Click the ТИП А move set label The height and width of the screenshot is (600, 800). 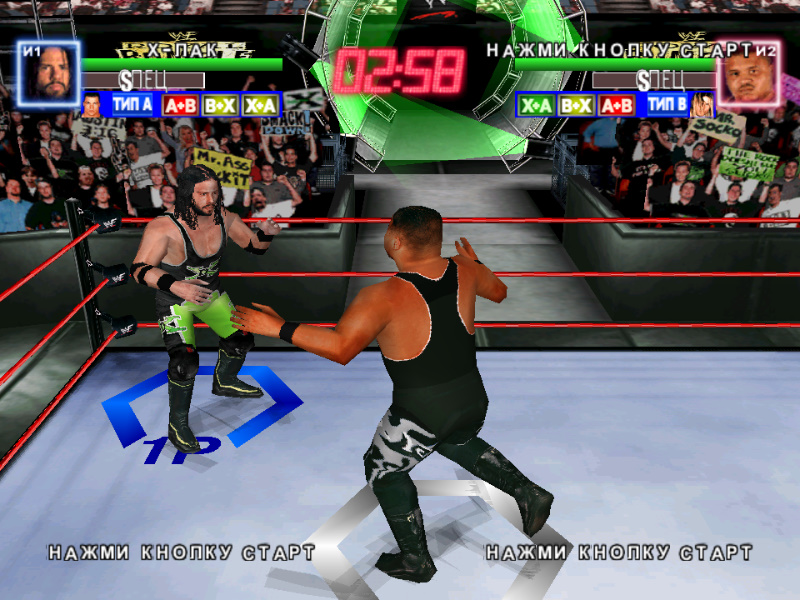(132, 104)
